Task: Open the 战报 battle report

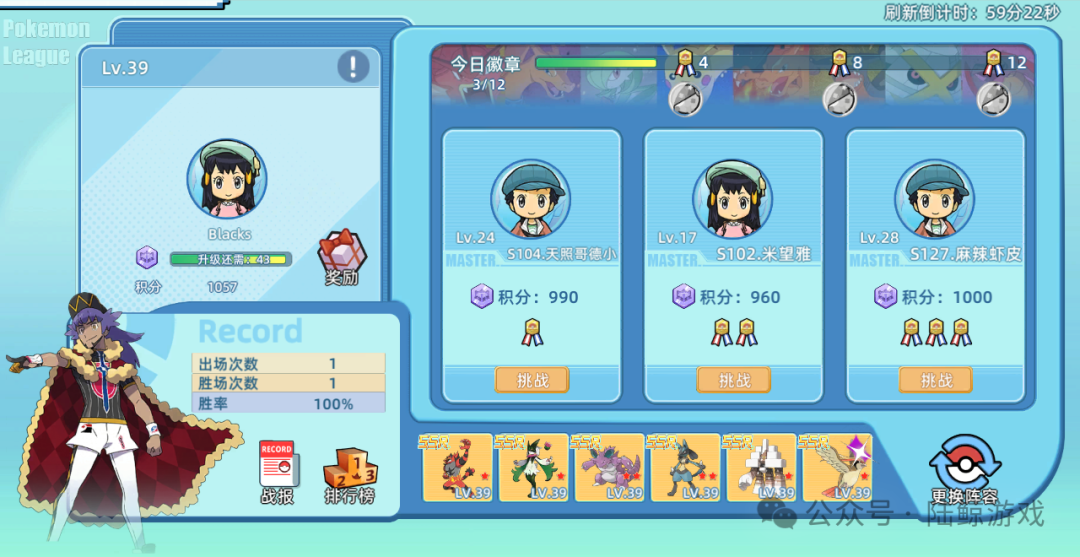Action: coord(278,472)
